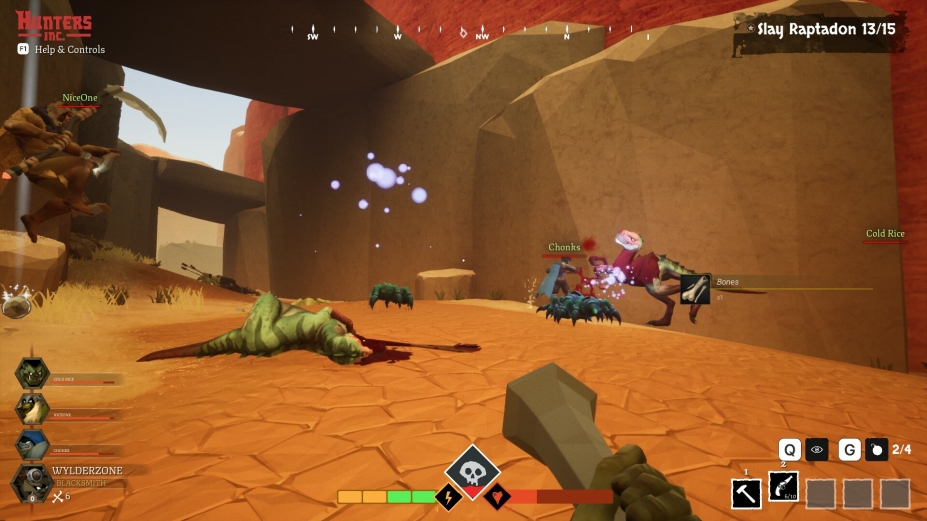Select NiceOne's party portrait
Image resolution: width=927 pixels, height=521 pixels.
[32, 408]
